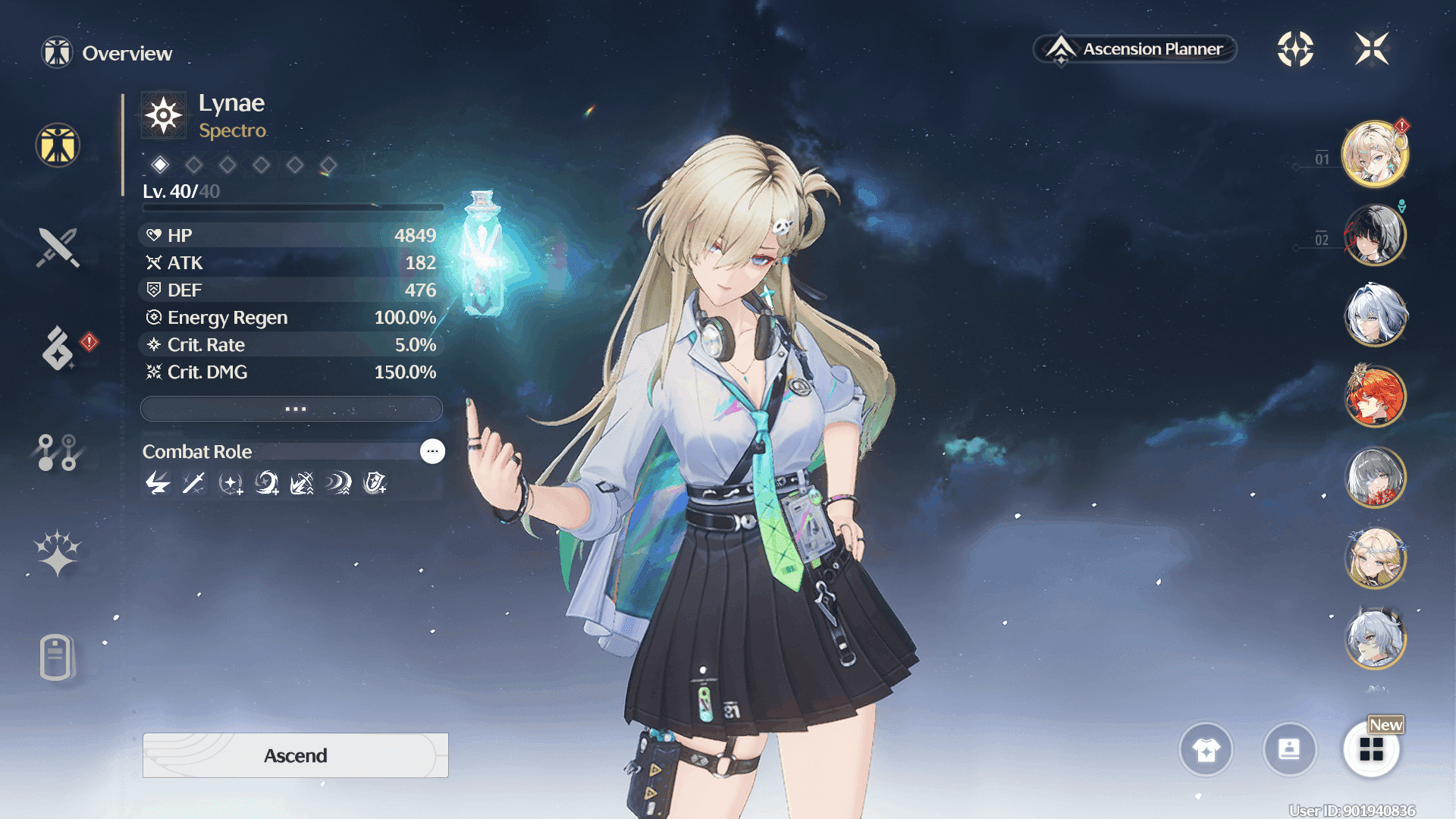Screen dimensions: 1456x819
Task: Open the Ascension Planner
Action: pyautogui.click(x=1135, y=49)
